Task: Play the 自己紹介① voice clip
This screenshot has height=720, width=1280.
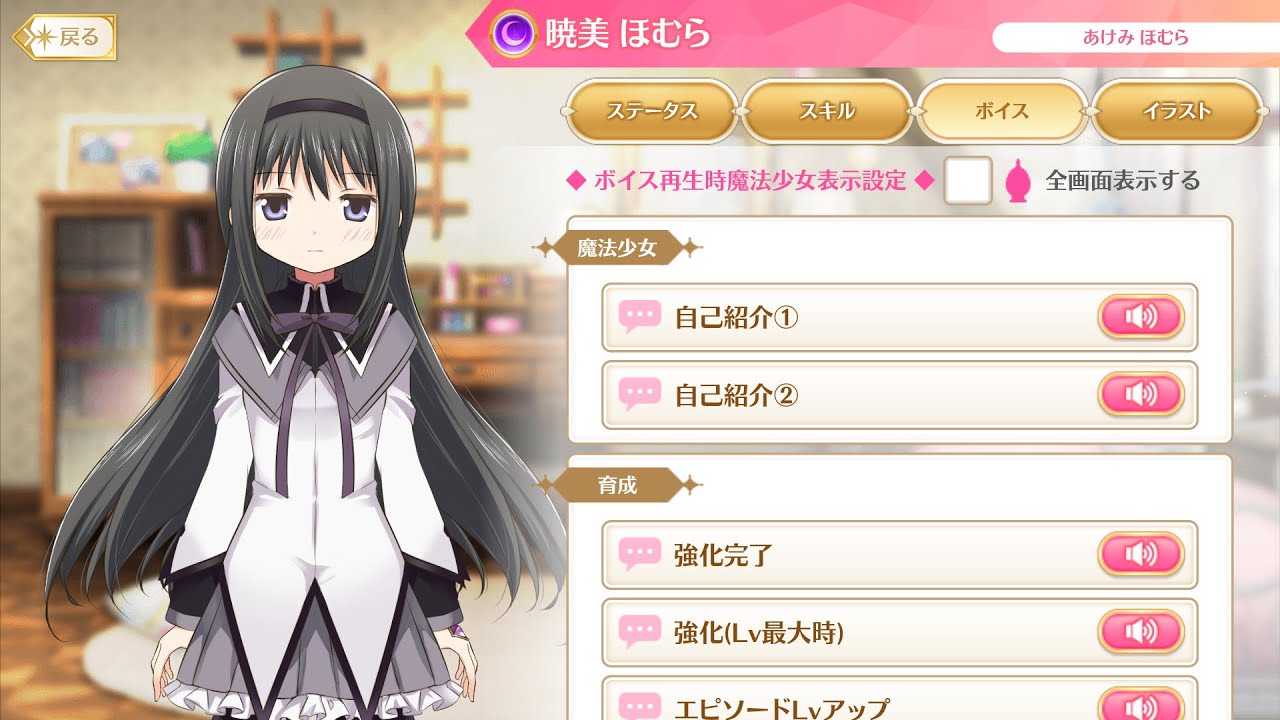Action: tap(1140, 317)
